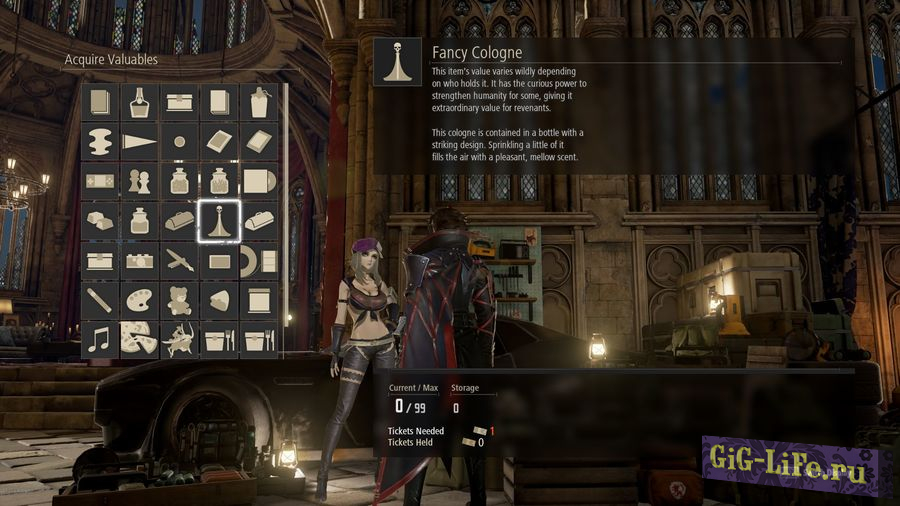Select the fountain pen item

pos(180,260)
